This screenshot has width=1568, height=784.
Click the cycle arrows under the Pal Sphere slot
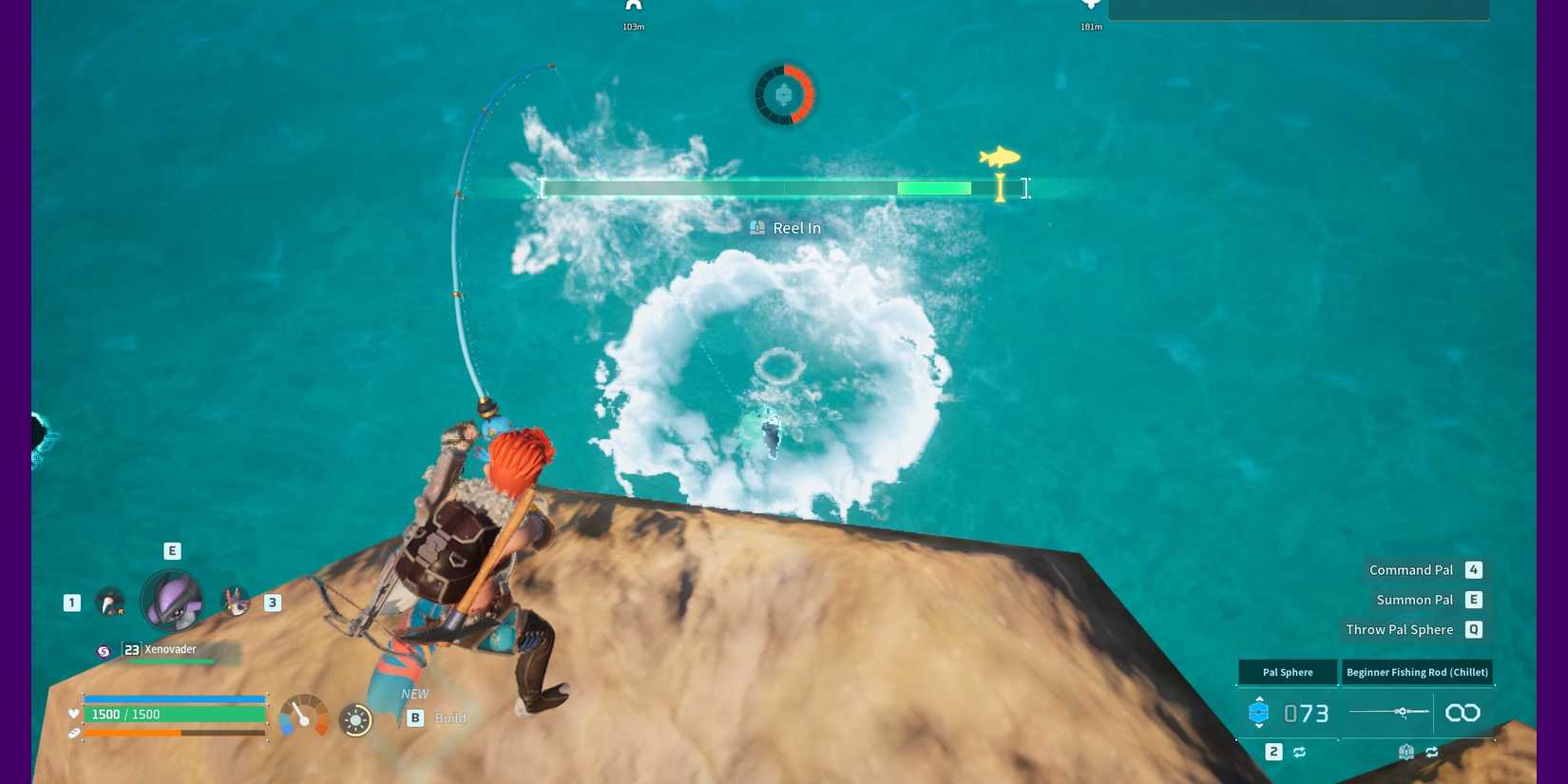(1300, 751)
